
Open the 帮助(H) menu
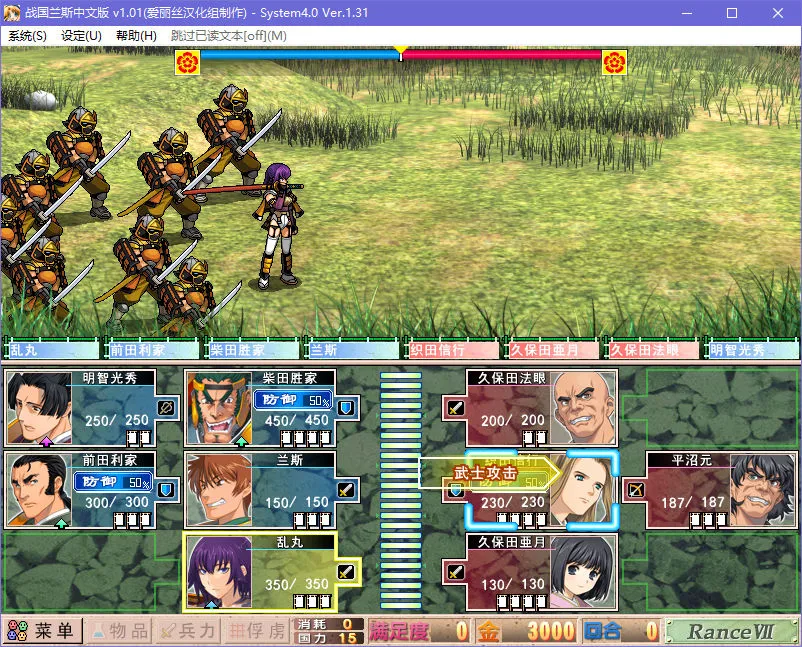tap(136, 35)
